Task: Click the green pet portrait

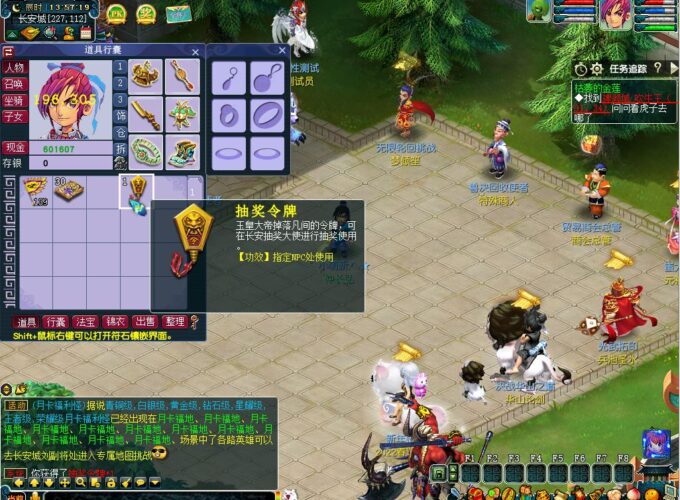Action: pos(539,11)
